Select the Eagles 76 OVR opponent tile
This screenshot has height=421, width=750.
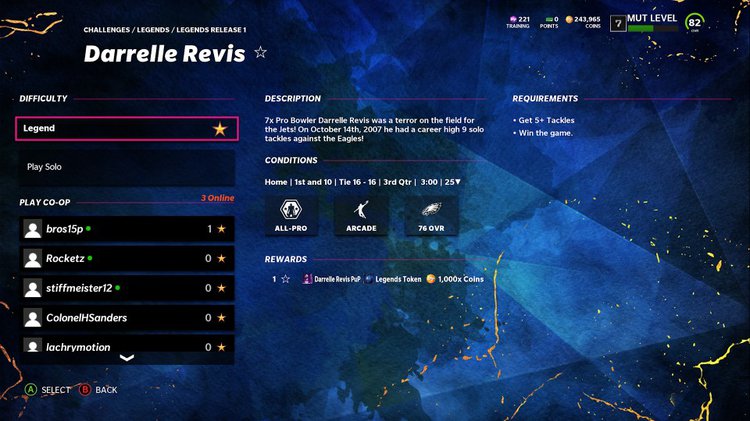click(432, 214)
